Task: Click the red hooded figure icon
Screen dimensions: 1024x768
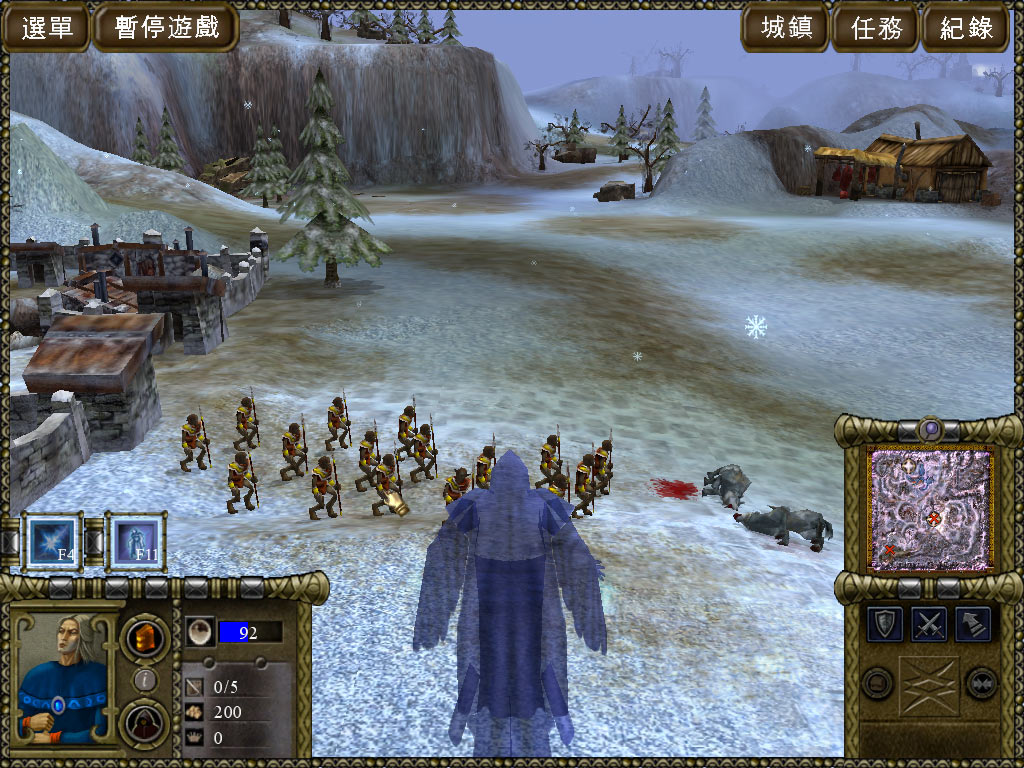Action: [145, 723]
